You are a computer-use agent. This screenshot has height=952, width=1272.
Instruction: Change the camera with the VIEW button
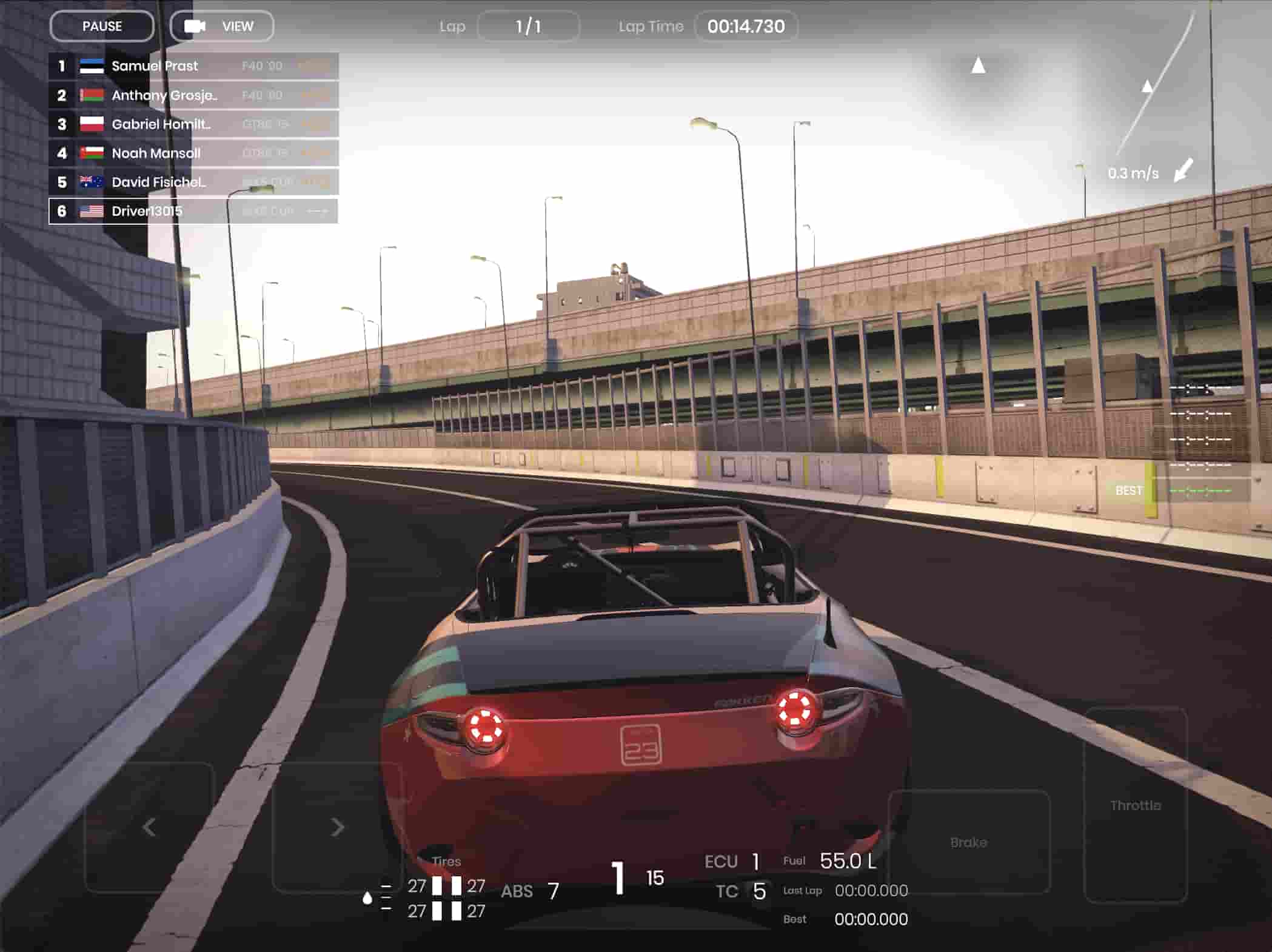(x=222, y=27)
